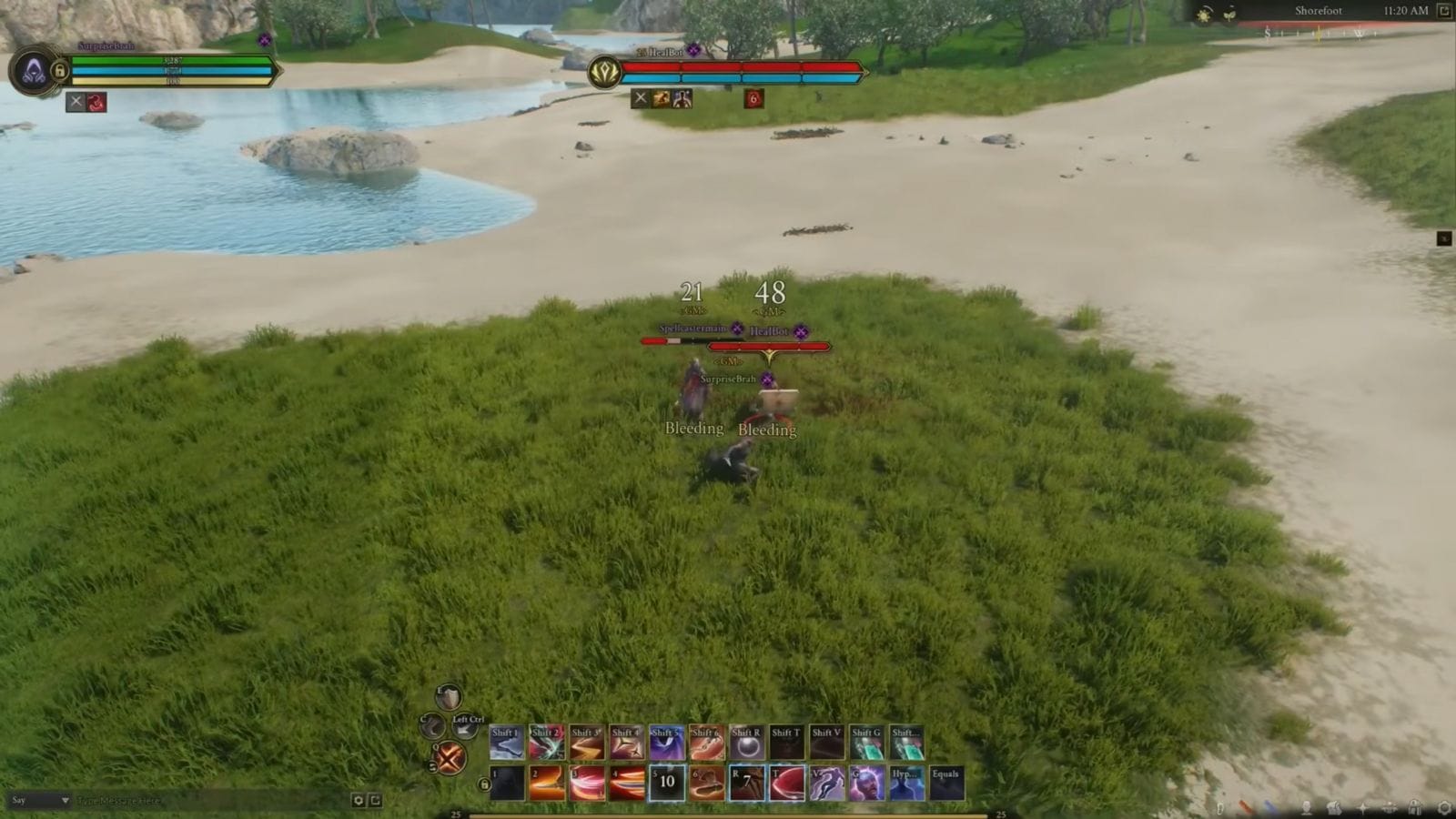The image size is (1456, 819).
Task: Expand the map via the top-right corner icon
Action: (x=1443, y=11)
